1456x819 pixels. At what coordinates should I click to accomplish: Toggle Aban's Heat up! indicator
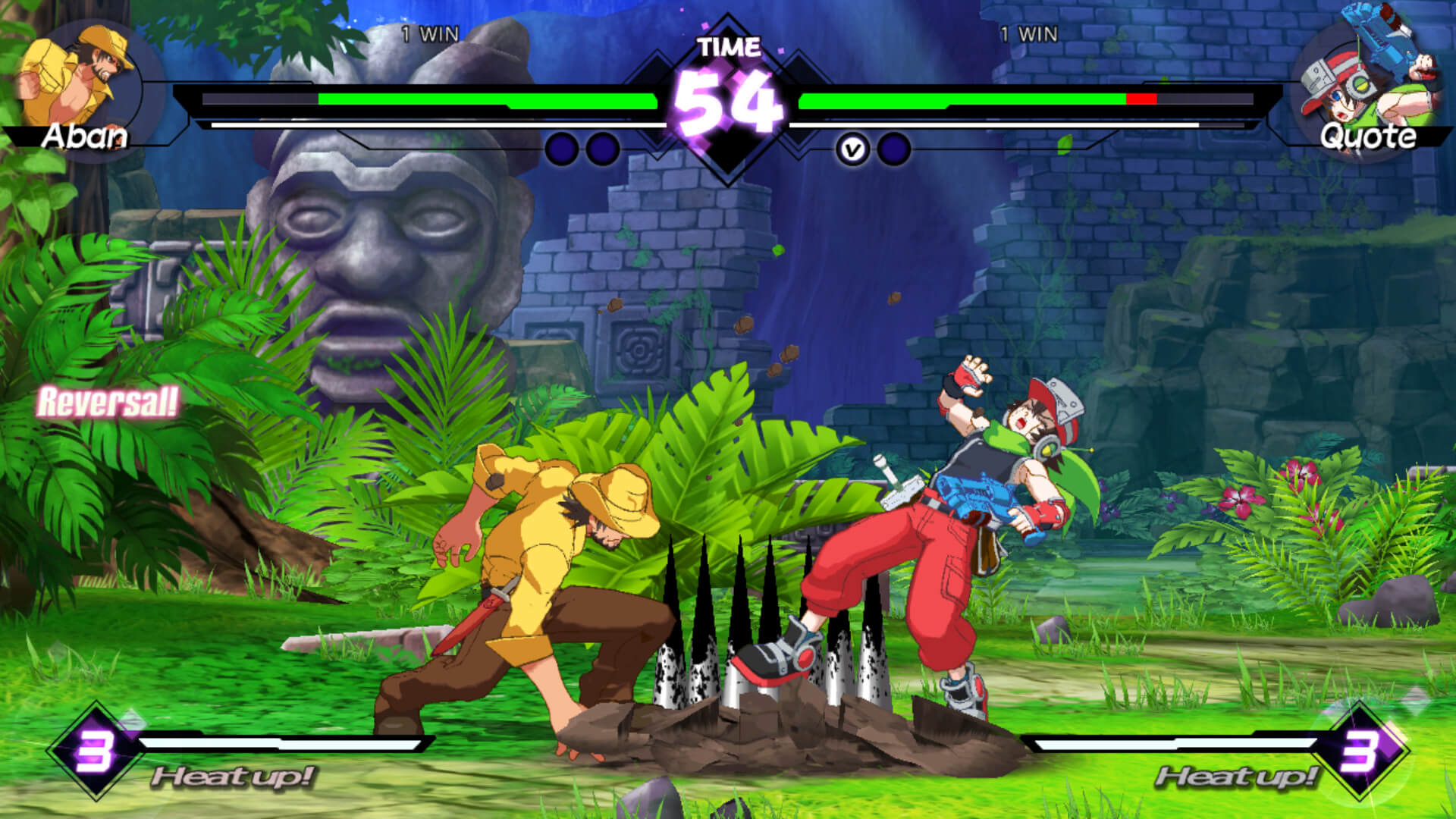[x=235, y=777]
